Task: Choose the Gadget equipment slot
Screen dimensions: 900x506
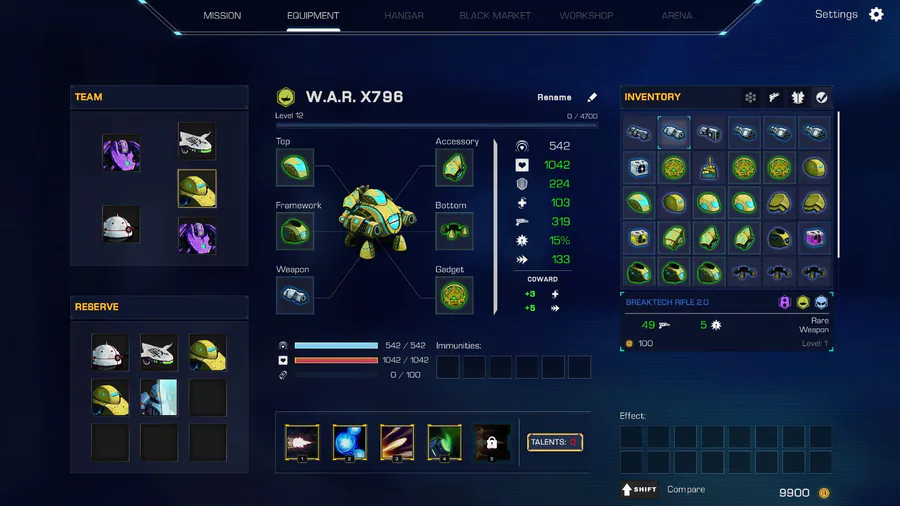Action: click(454, 295)
